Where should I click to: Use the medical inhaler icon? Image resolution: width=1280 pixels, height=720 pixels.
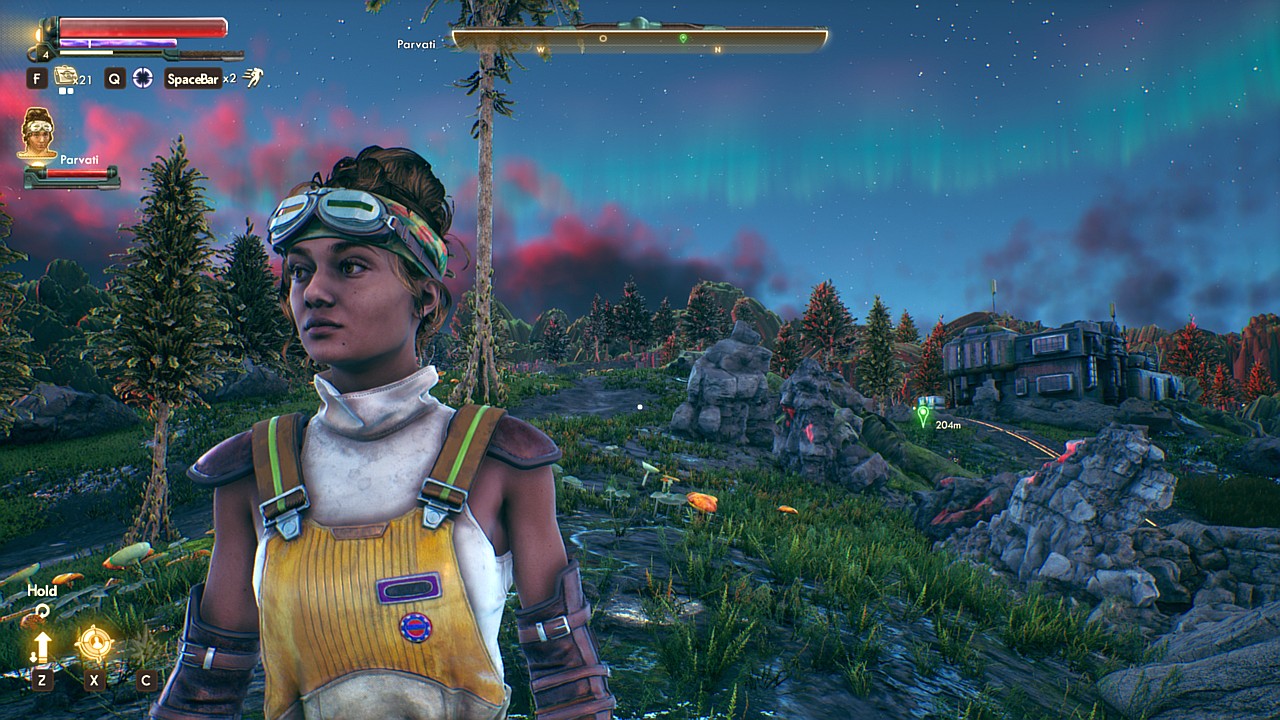click(66, 76)
